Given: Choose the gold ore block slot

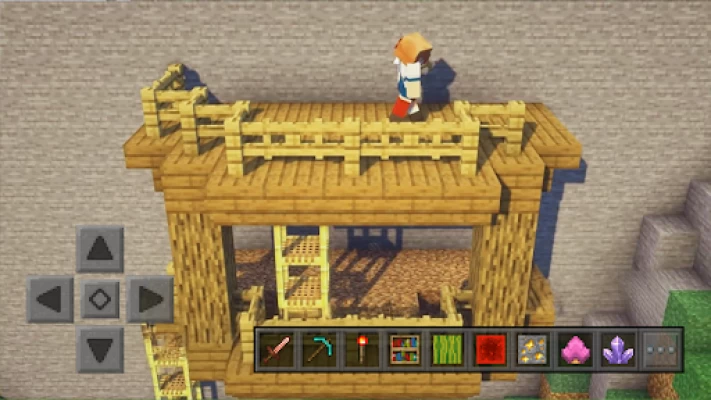Looking at the screenshot, I should (532, 349).
